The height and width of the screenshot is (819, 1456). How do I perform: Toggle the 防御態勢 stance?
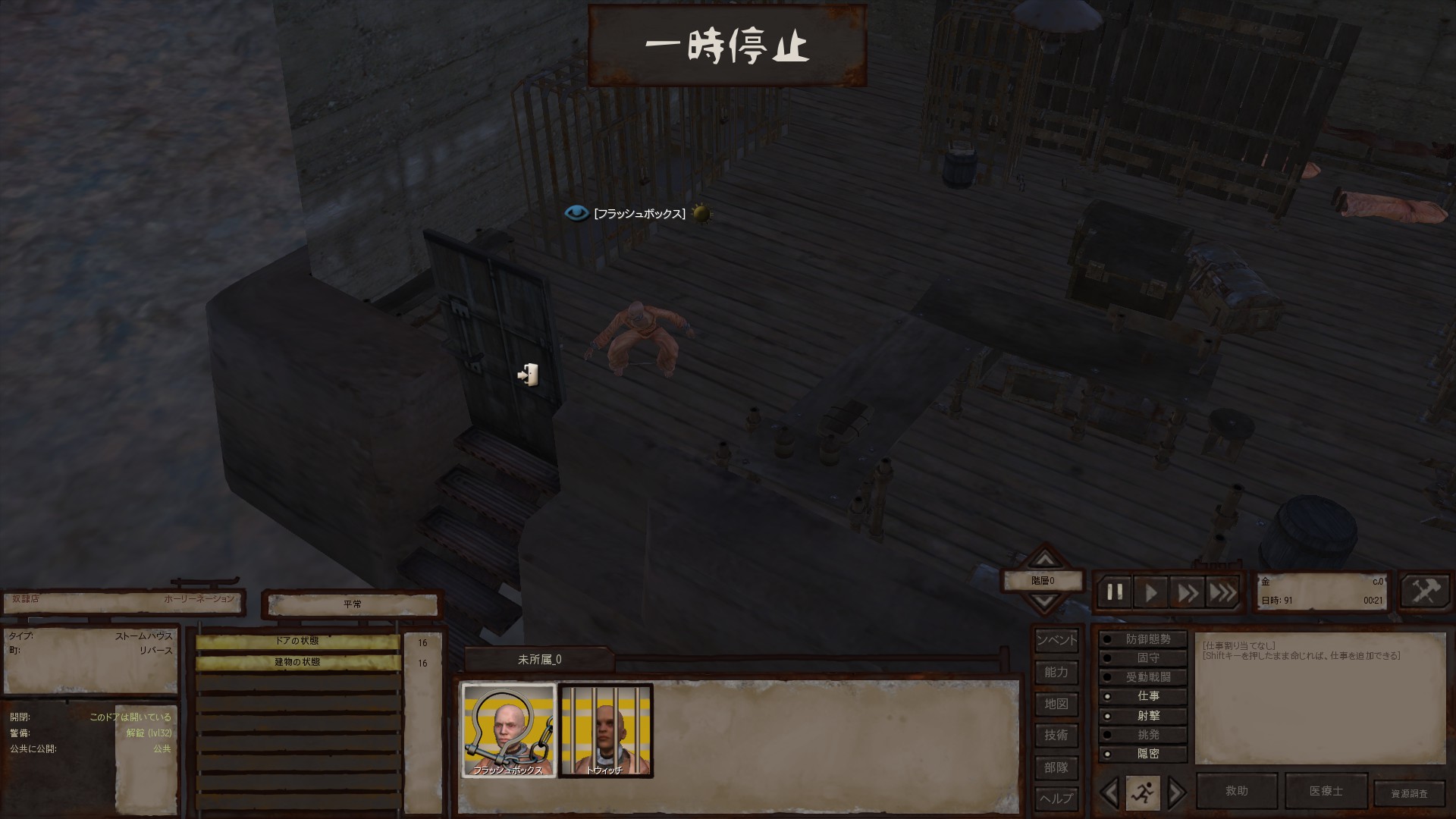pos(1143,639)
